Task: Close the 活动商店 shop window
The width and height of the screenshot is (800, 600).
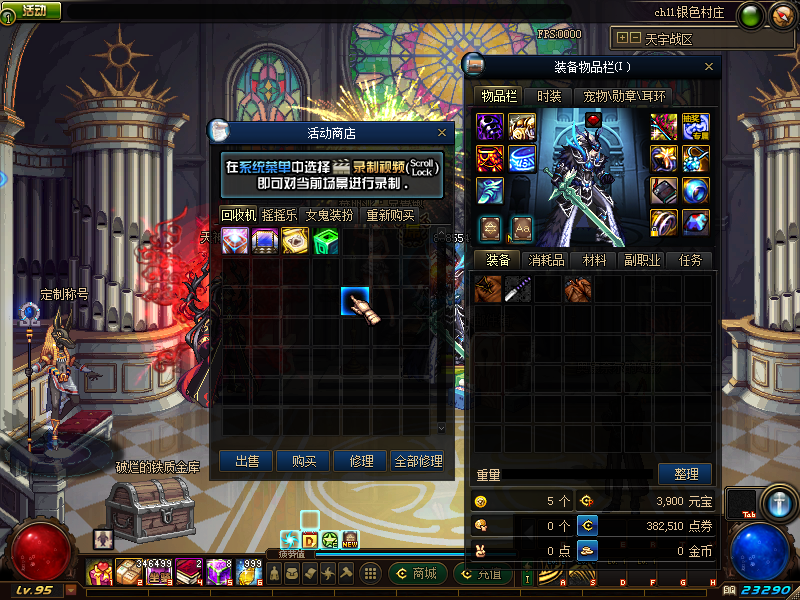Action: (442, 132)
